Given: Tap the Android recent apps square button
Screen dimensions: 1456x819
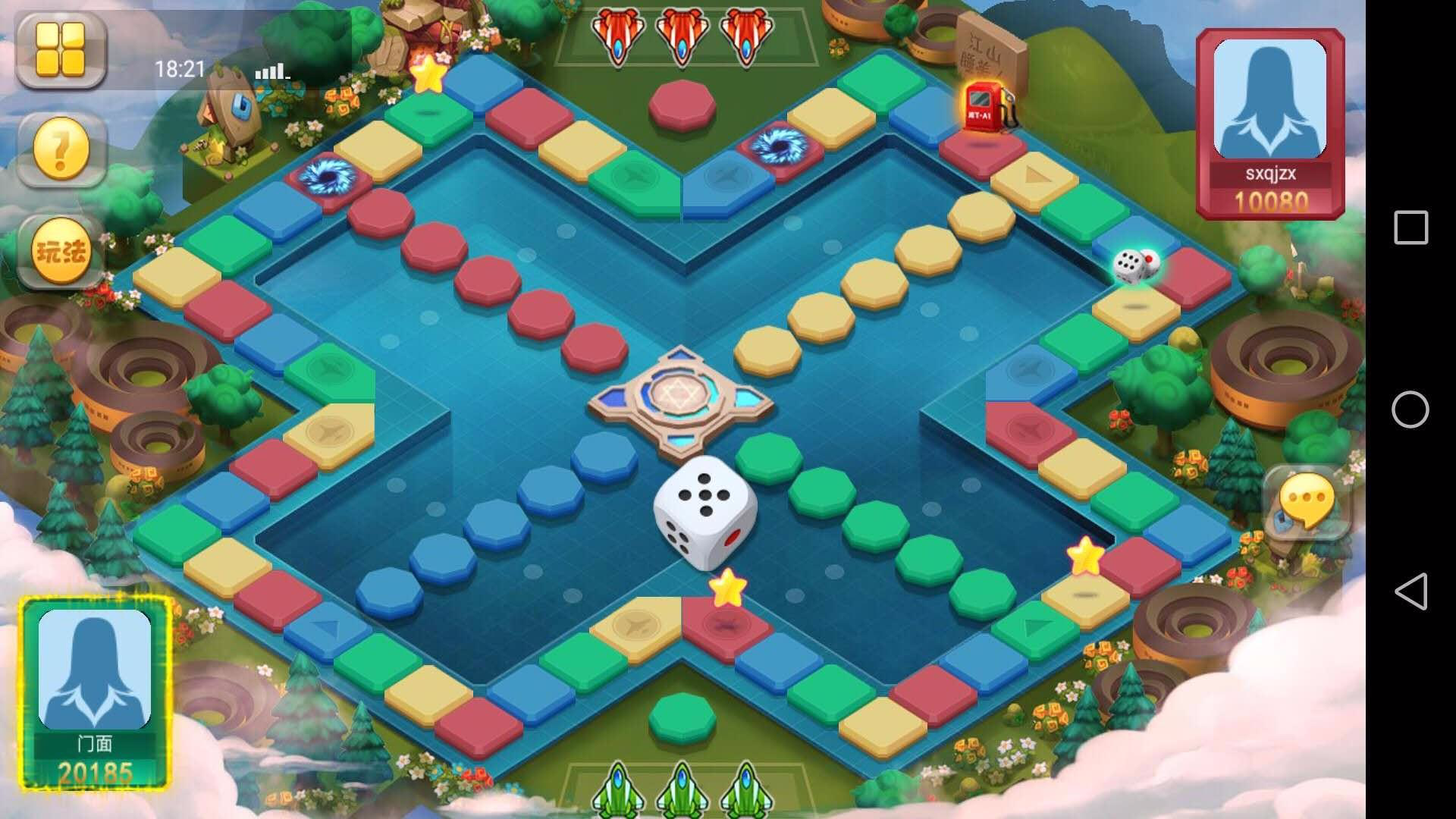Looking at the screenshot, I should (1410, 227).
